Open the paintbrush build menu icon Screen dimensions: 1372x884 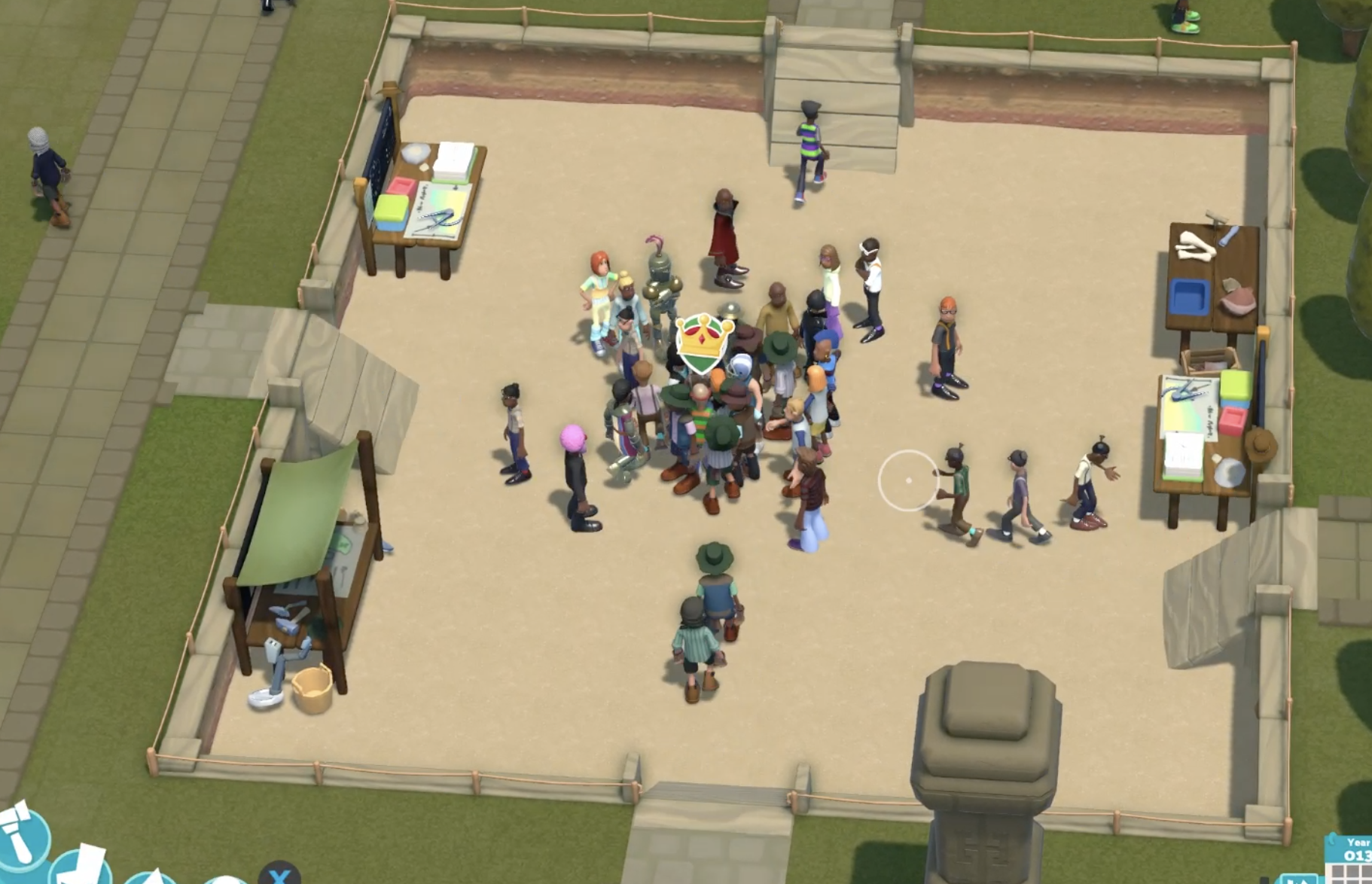click(23, 837)
